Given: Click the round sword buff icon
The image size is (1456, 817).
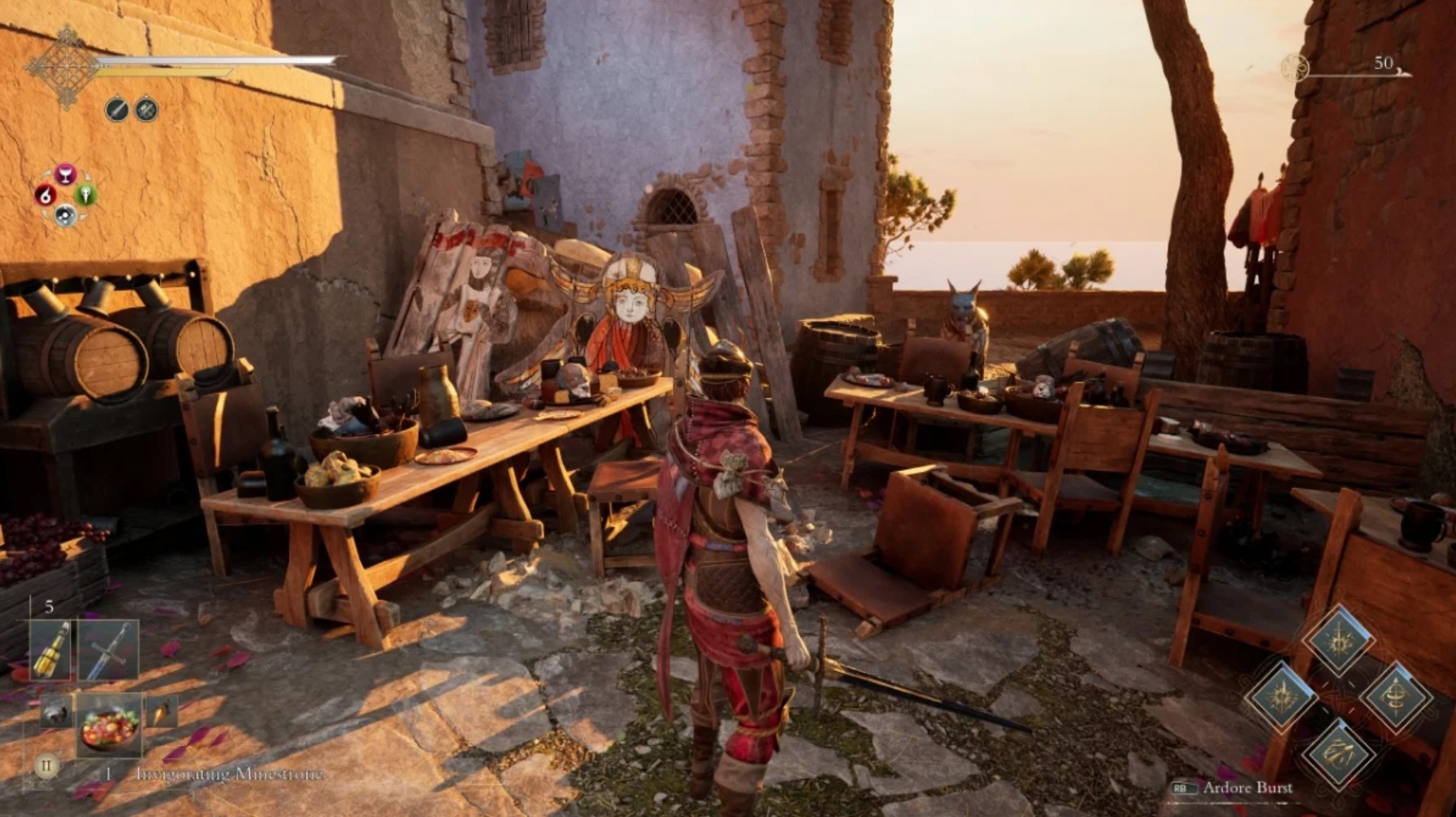Looking at the screenshot, I should pyautogui.click(x=117, y=109).
